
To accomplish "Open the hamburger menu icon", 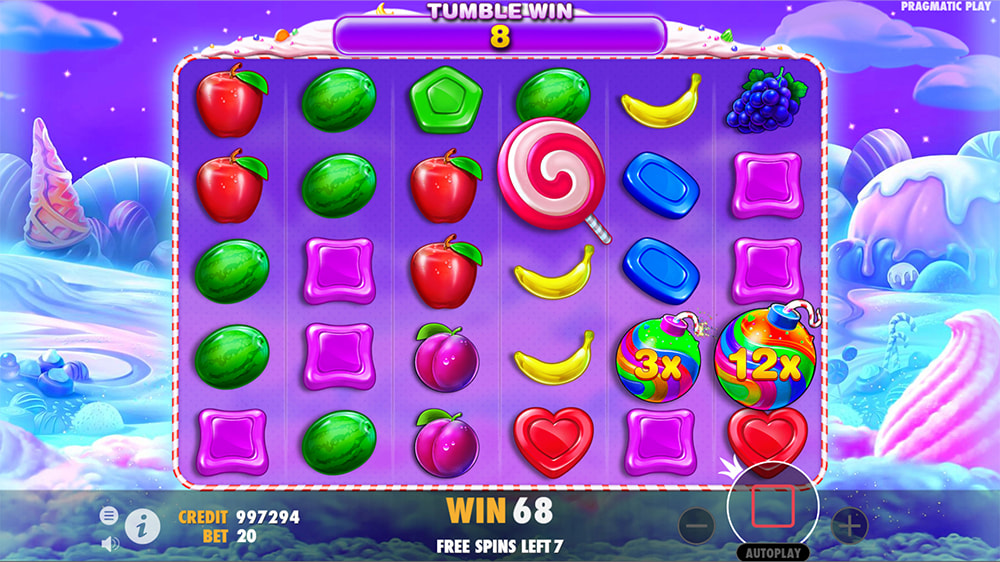I will coord(109,516).
